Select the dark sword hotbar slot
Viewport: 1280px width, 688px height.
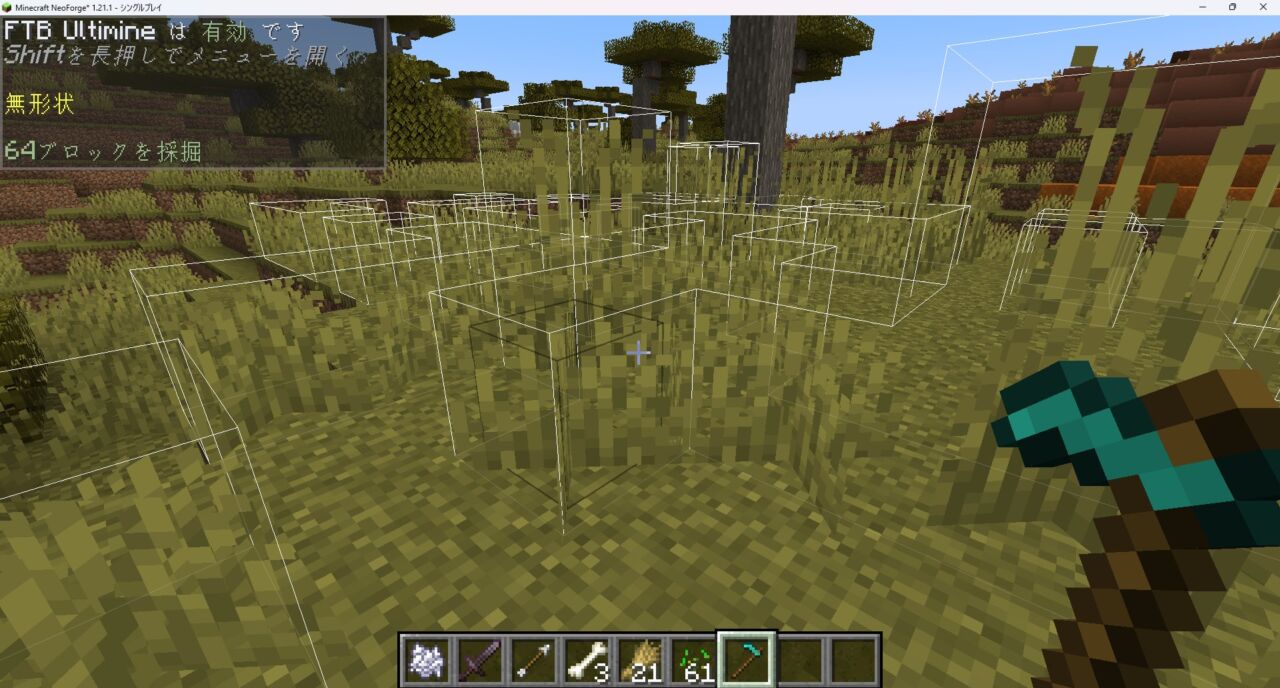[478, 660]
